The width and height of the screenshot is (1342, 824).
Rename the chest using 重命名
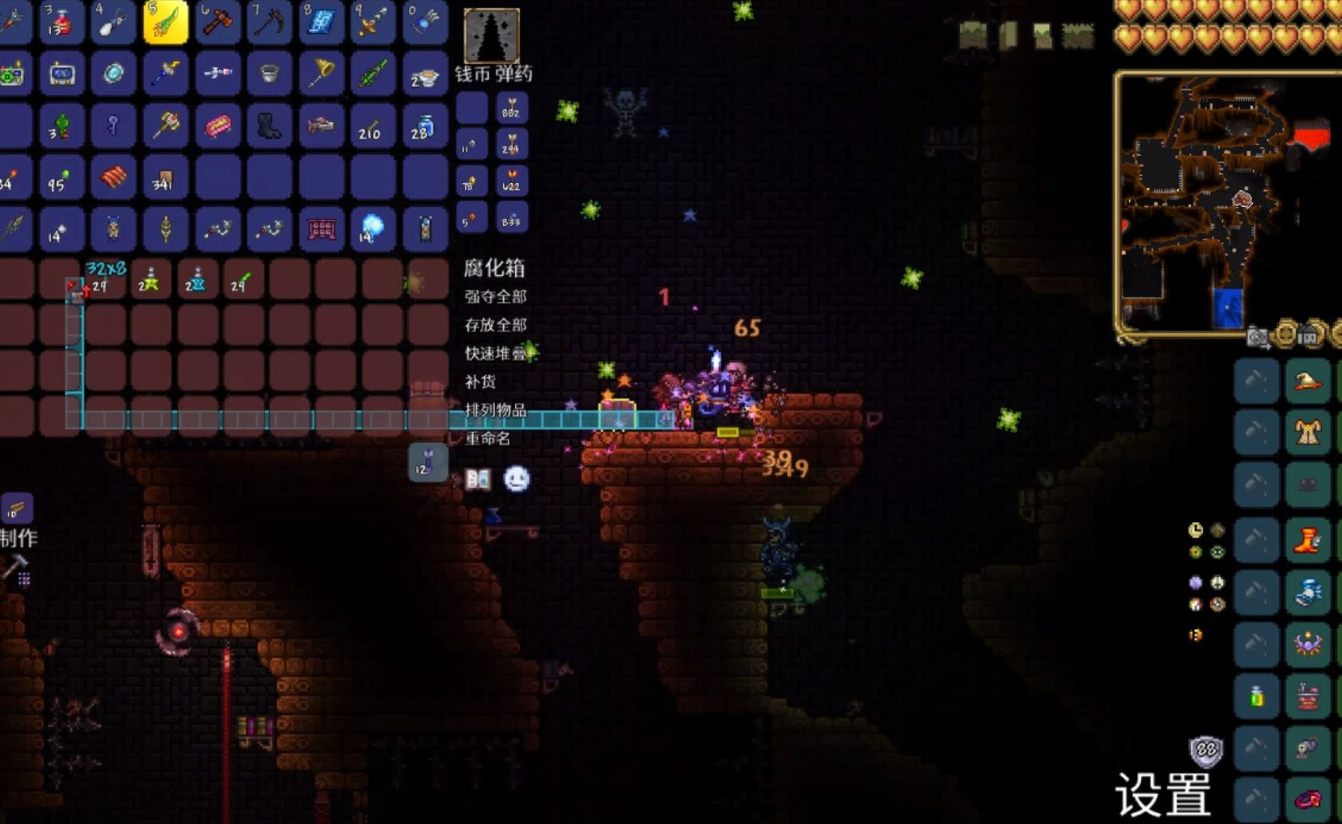click(488, 438)
